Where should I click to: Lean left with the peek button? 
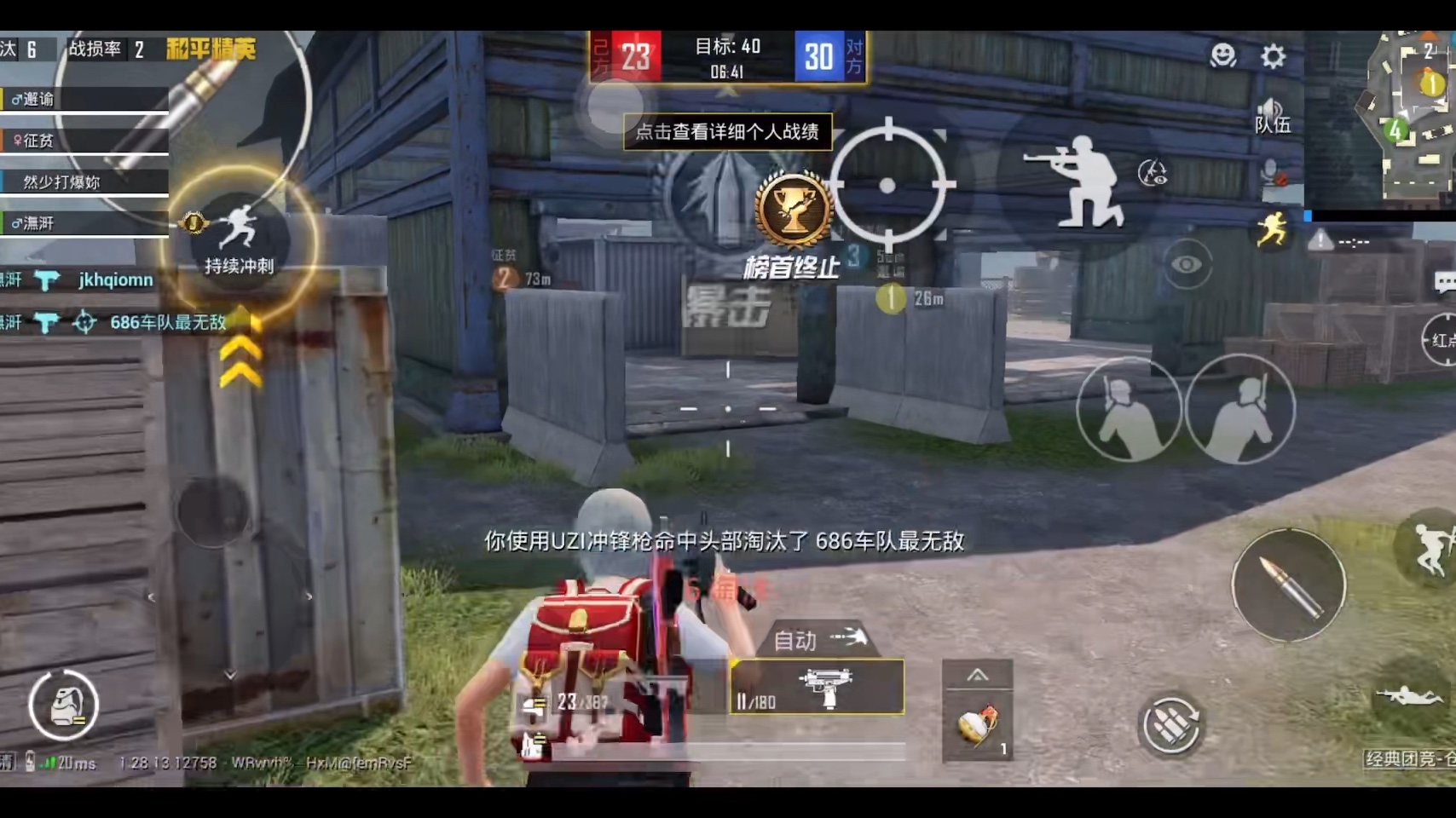[1129, 411]
